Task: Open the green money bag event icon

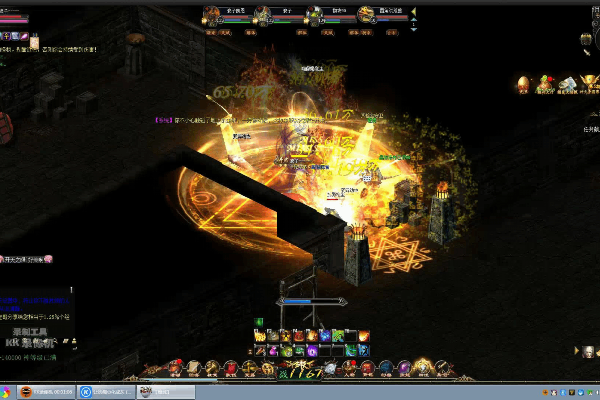Action: (545, 84)
